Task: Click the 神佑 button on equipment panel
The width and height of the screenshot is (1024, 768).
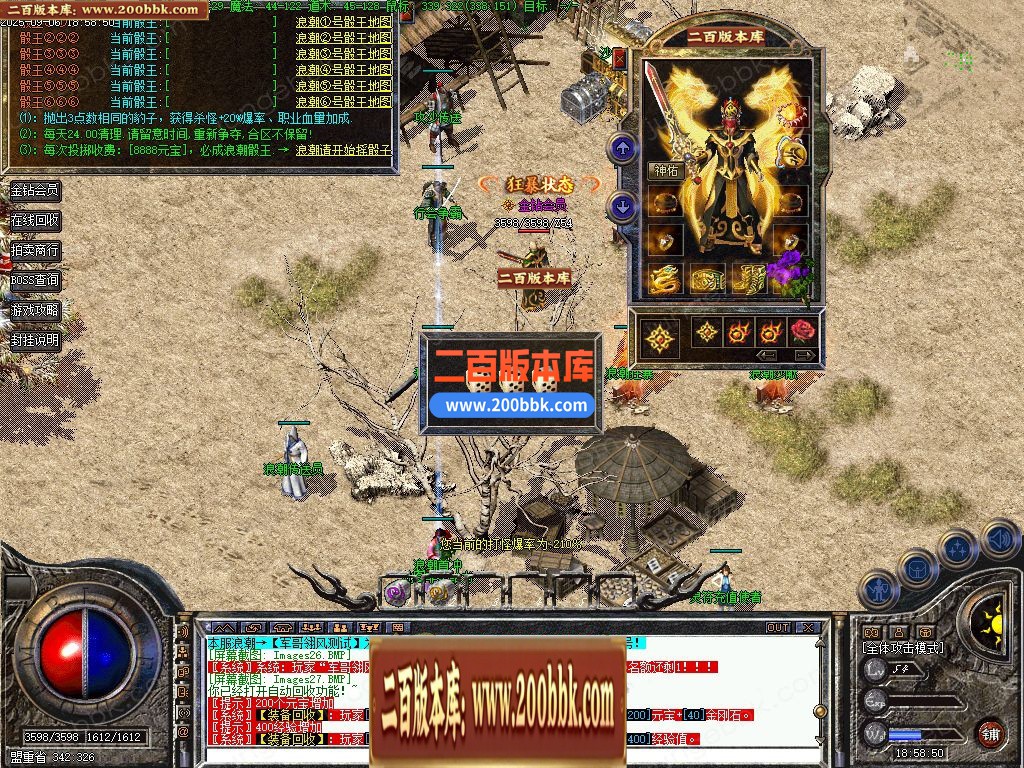Action: [665, 171]
